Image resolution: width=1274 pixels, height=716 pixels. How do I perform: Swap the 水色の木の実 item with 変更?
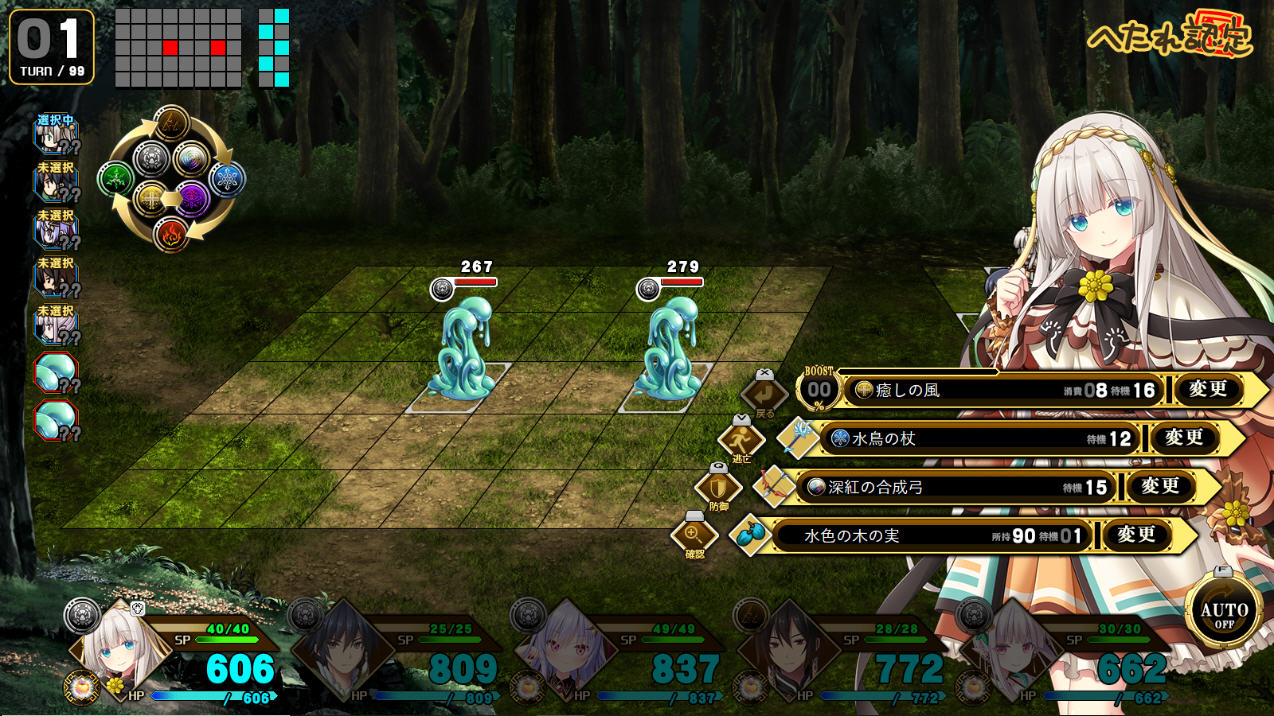point(1136,535)
